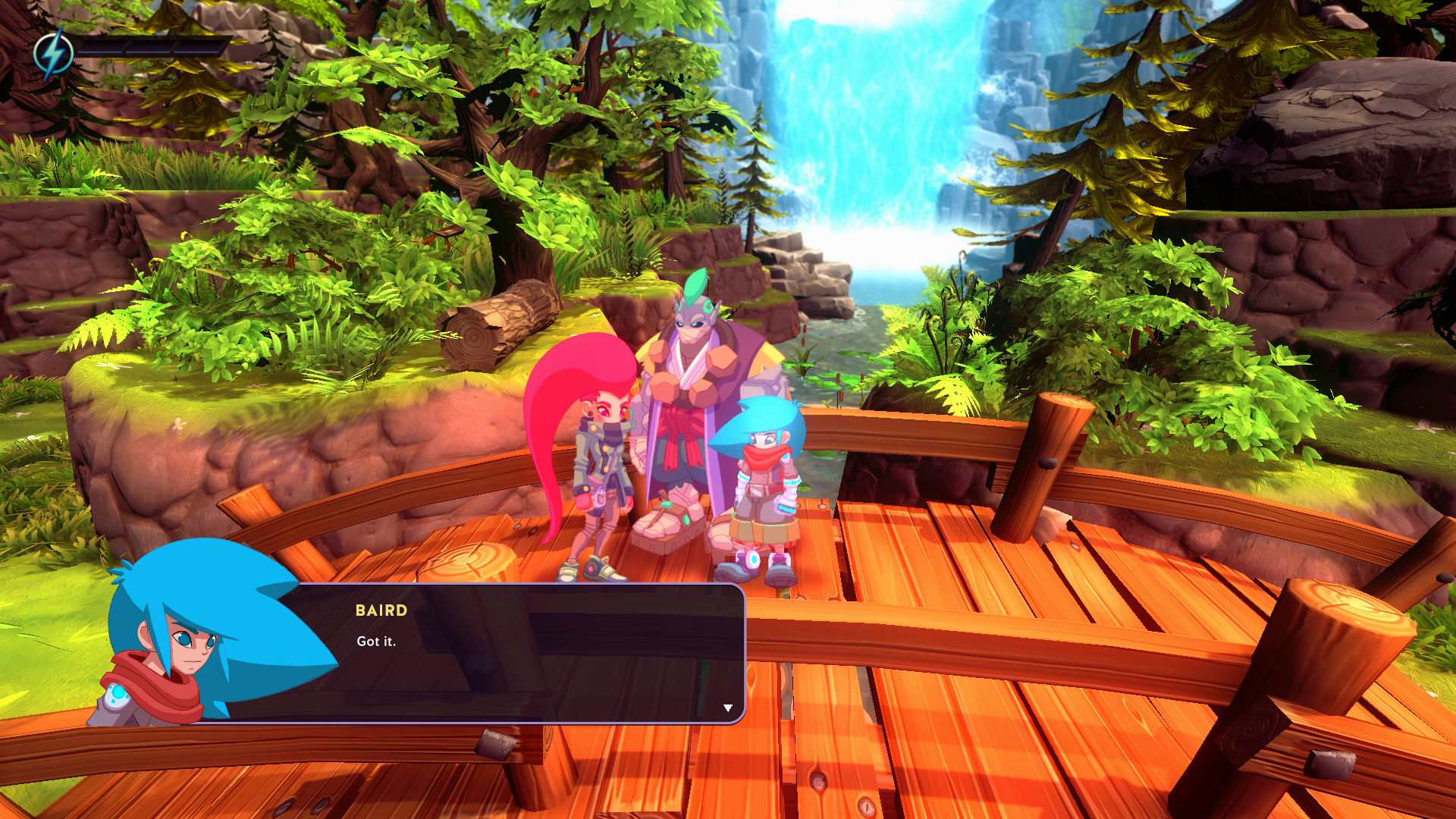This screenshot has height=819, width=1456.
Task: Click the lightning energy icon
Action: point(53,49)
